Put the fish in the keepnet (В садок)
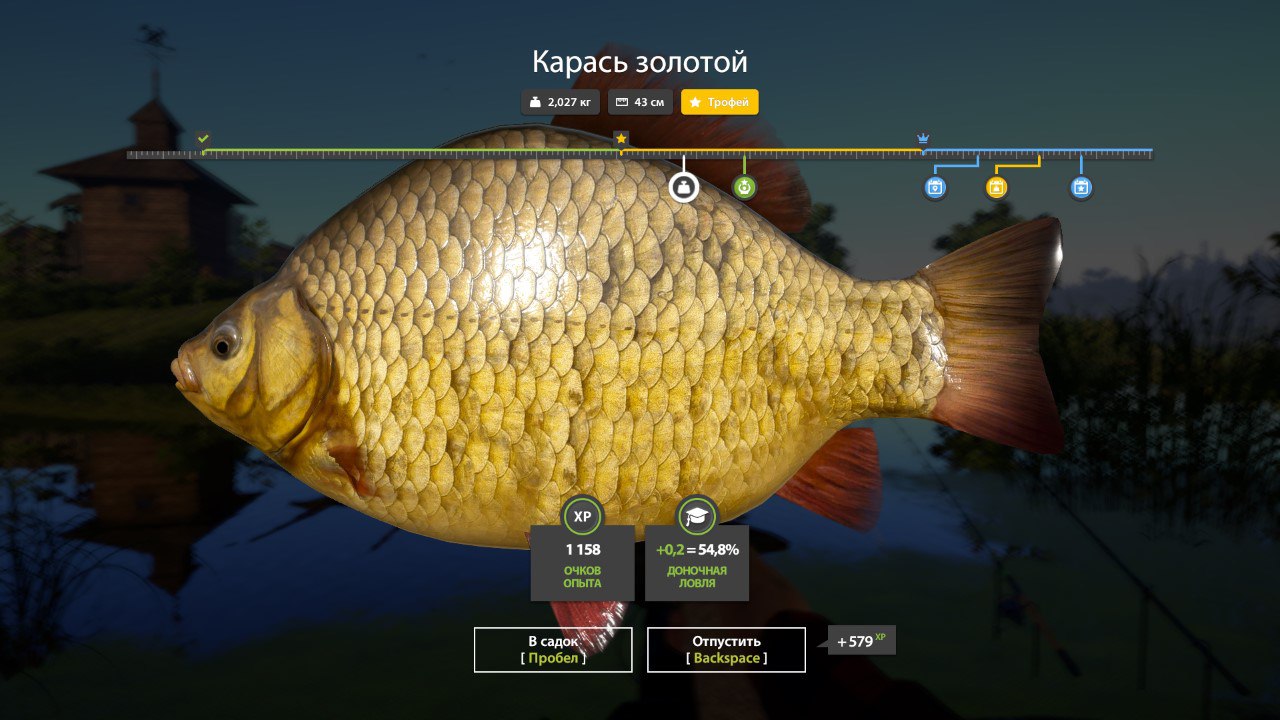Viewport: 1280px width, 720px height. coord(553,649)
